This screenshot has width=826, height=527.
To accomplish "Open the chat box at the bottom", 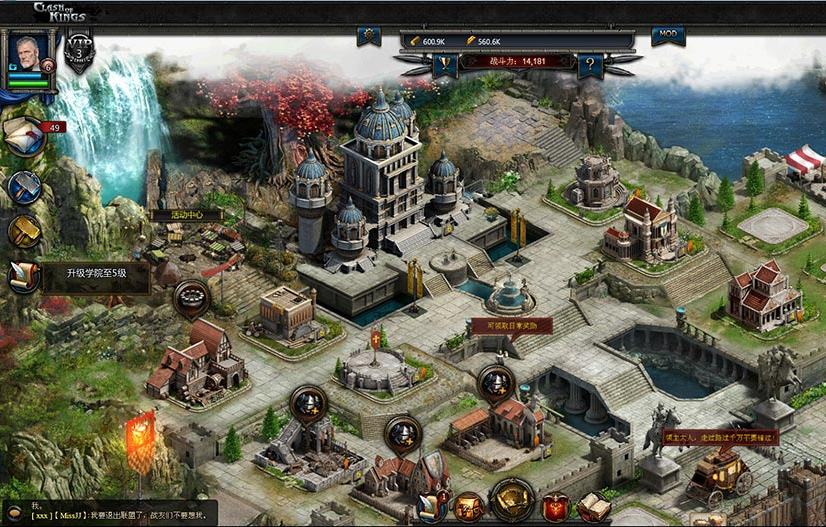I will tap(108, 512).
